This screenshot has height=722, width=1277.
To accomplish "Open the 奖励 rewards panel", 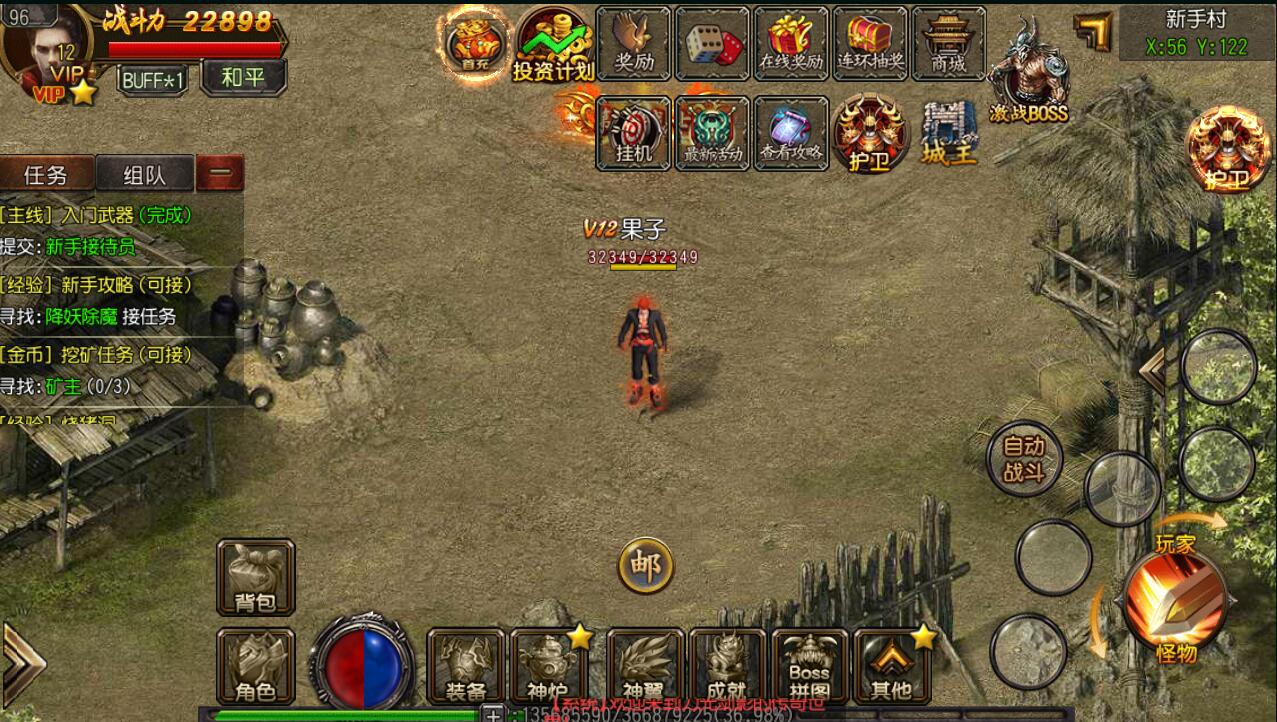I will pos(633,43).
